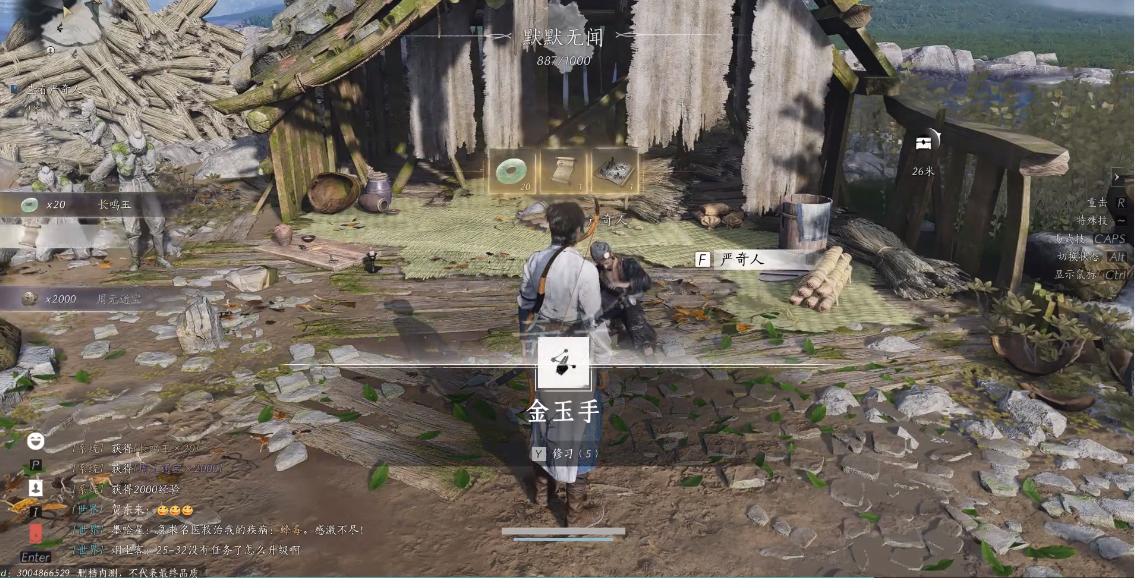Select the jade ring reward slot

click(512, 171)
